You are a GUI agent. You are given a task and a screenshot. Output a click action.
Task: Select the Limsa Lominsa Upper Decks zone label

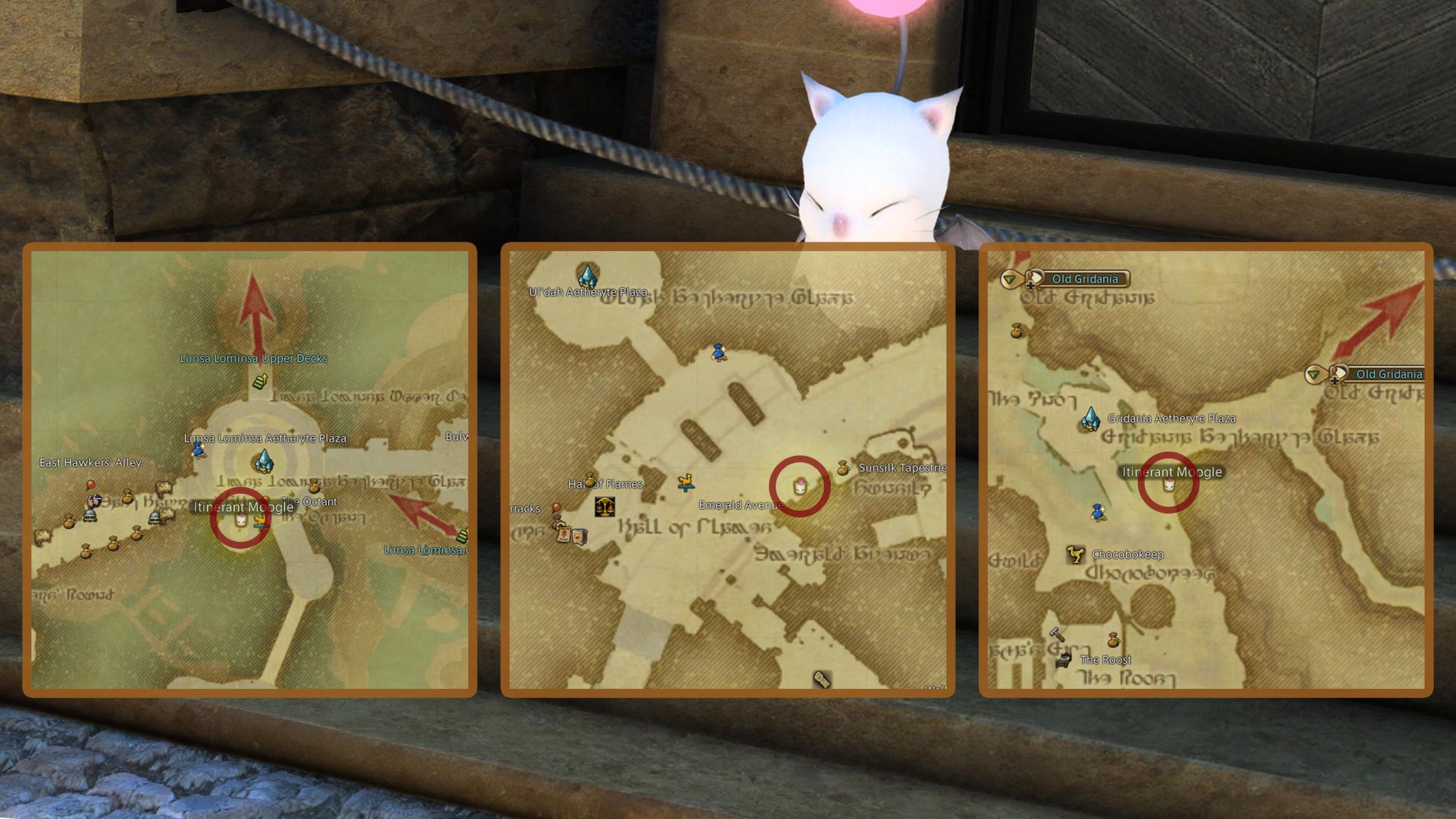tap(252, 357)
